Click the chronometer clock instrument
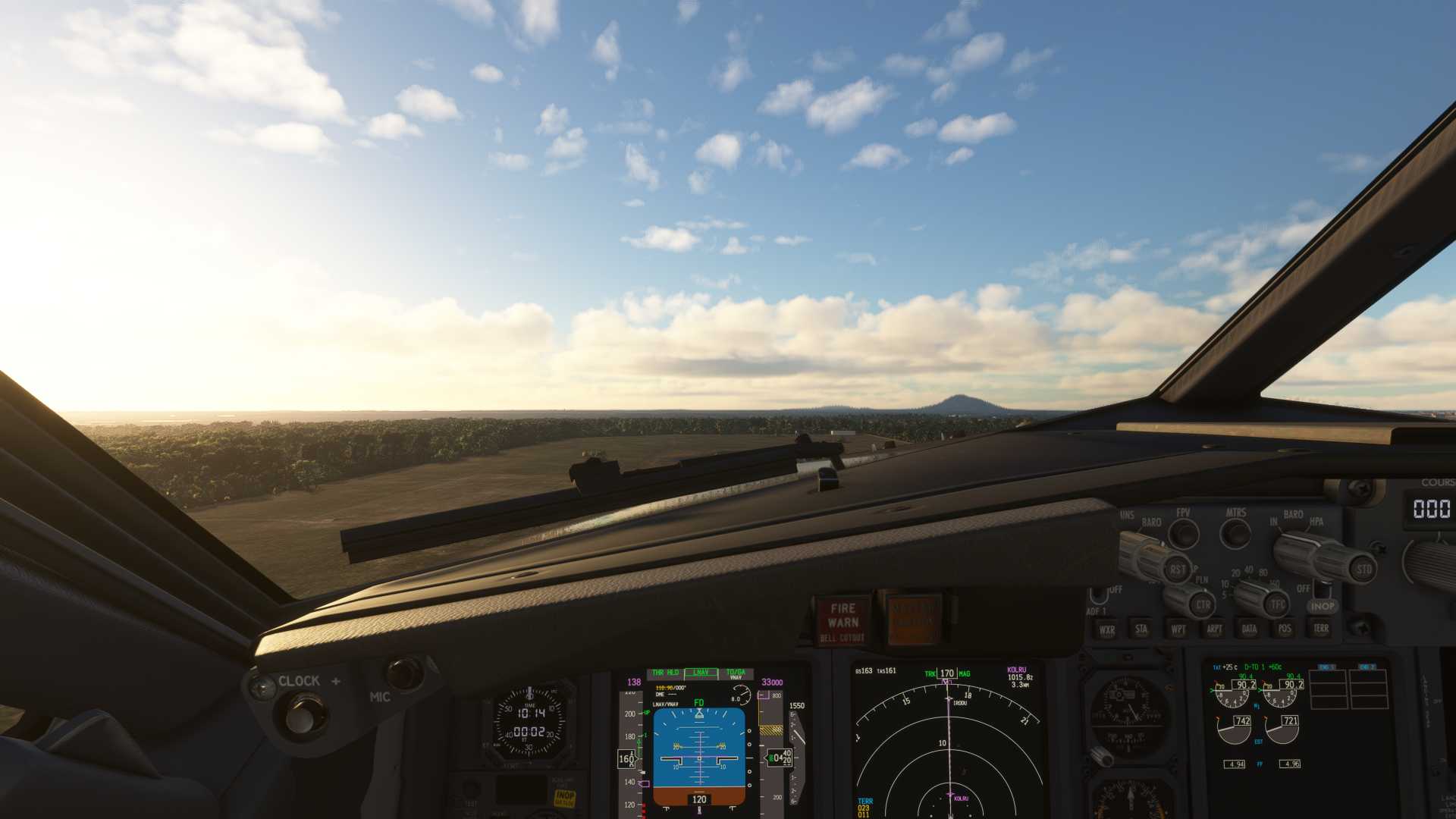Image resolution: width=1456 pixels, height=819 pixels. (x=529, y=722)
